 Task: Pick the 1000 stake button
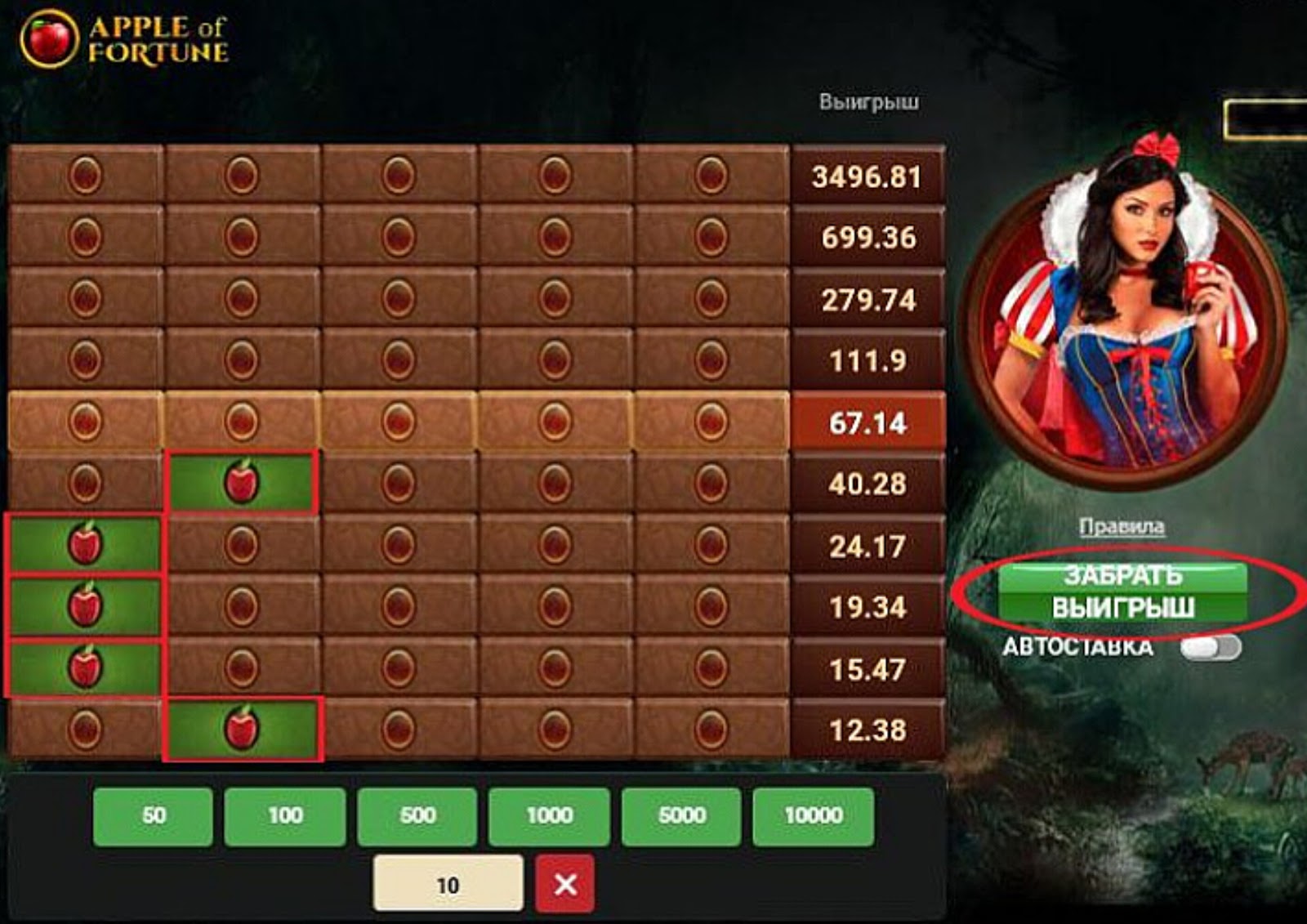(x=551, y=815)
